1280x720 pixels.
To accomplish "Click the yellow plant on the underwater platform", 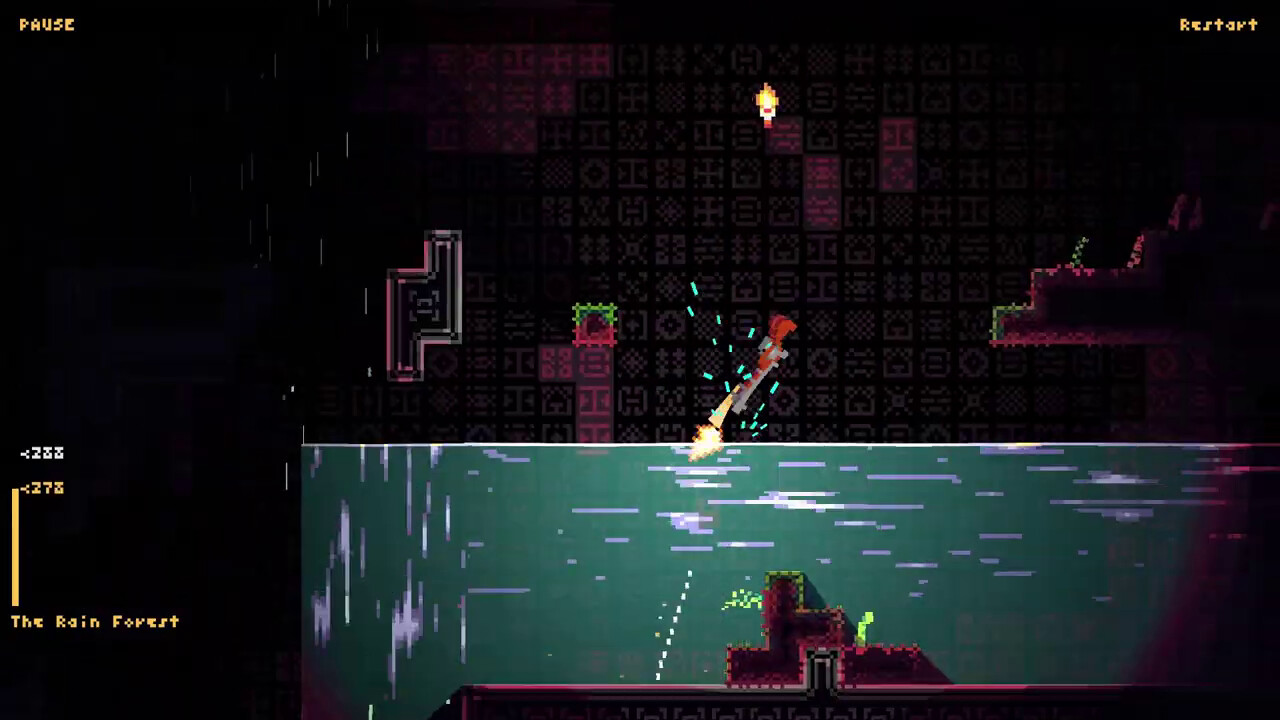I will (865, 625).
